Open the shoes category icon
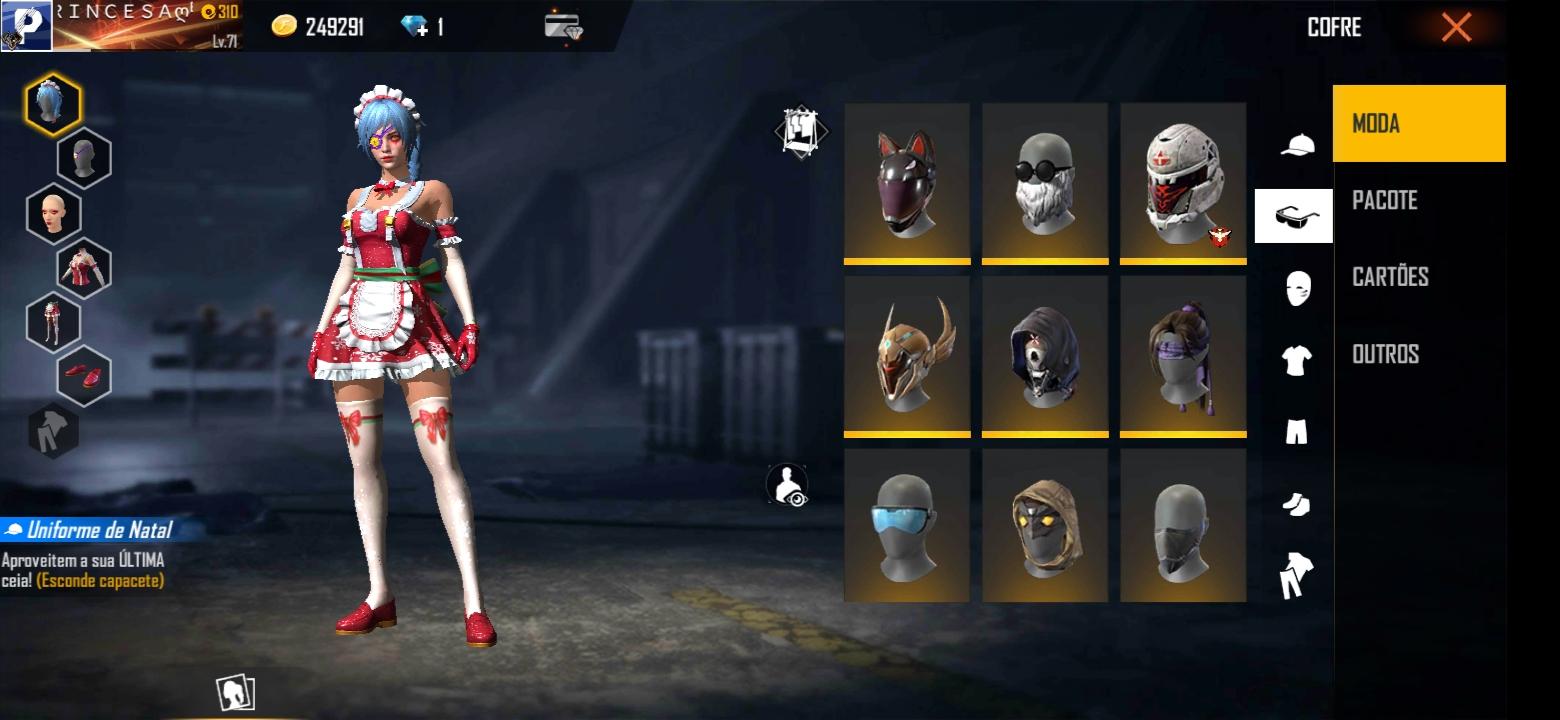Screen dimensions: 1560x720 tap(1295, 505)
